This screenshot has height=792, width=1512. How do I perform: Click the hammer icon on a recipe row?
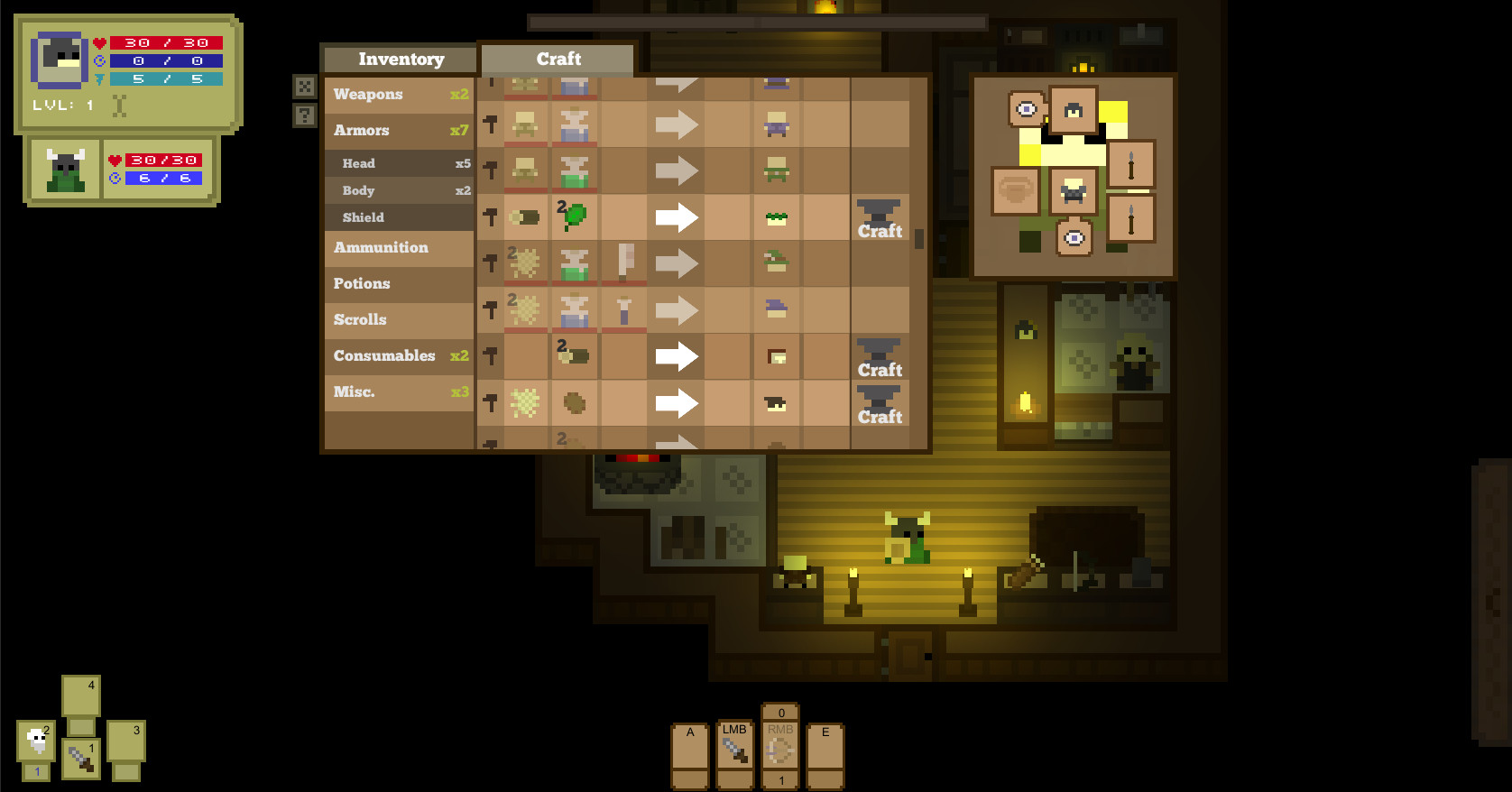click(x=490, y=216)
